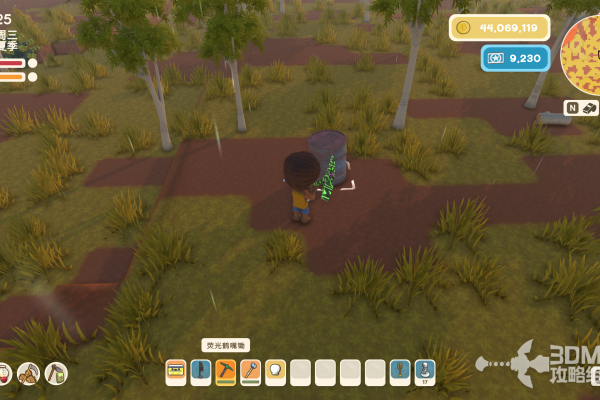Open the jar icon at bottom left
Viewport: 600px width, 400px height.
[3, 374]
